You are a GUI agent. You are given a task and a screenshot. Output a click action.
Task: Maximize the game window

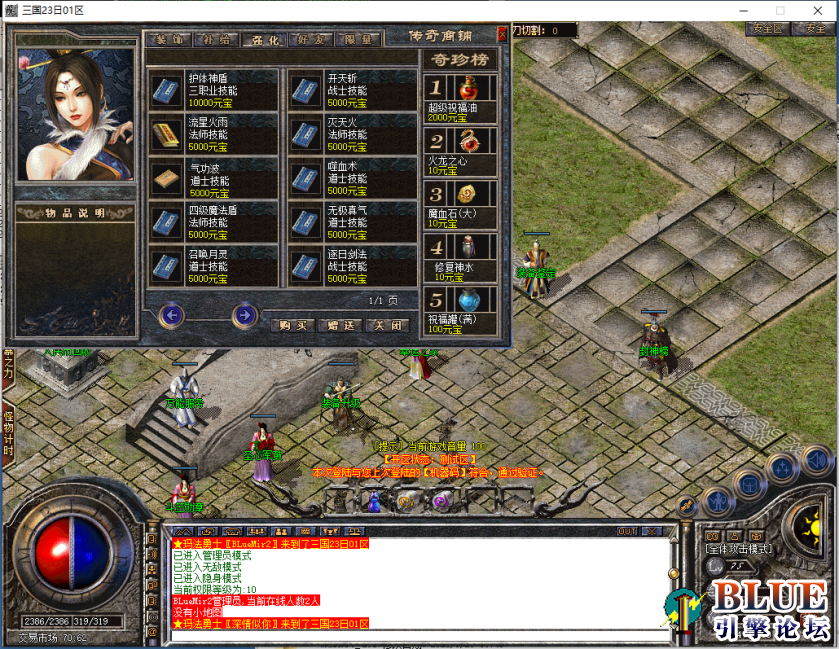[780, 10]
